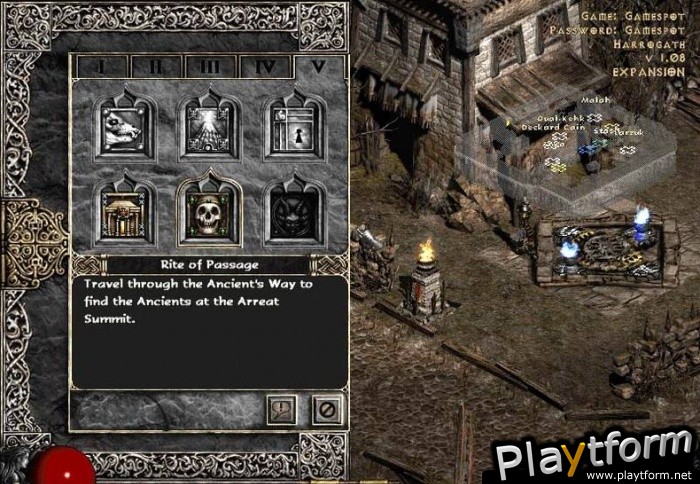Open the keyhole quest icon
Viewport: 700px width, 484px height.
[x=294, y=128]
